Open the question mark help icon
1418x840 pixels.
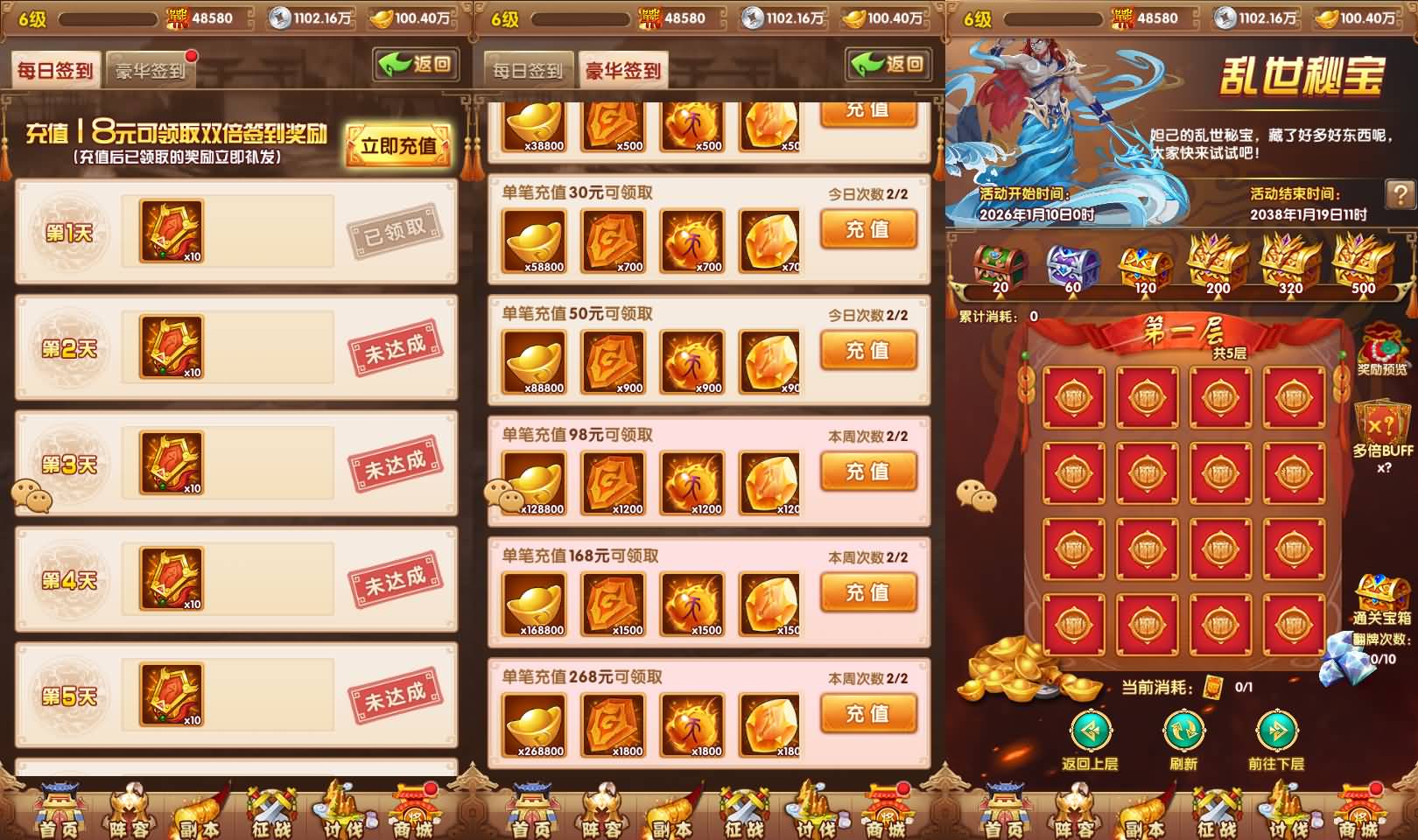click(1400, 191)
